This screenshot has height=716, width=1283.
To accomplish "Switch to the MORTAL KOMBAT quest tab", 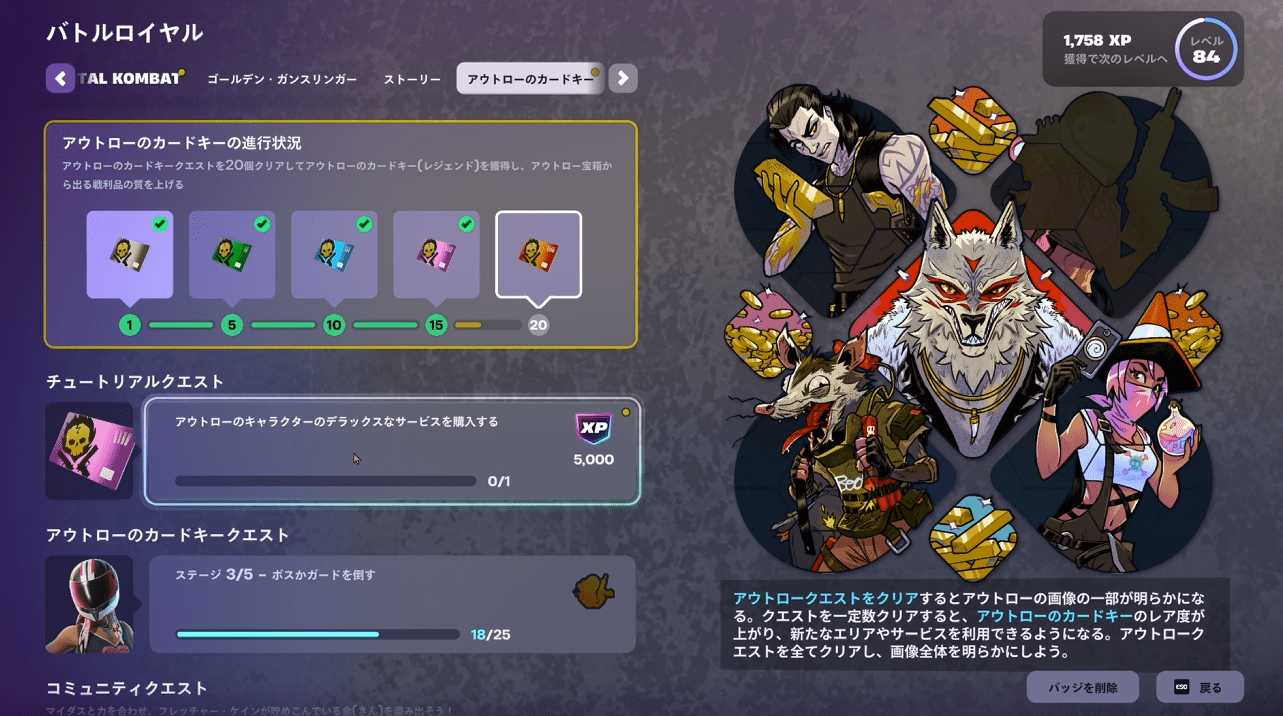I will [x=128, y=79].
